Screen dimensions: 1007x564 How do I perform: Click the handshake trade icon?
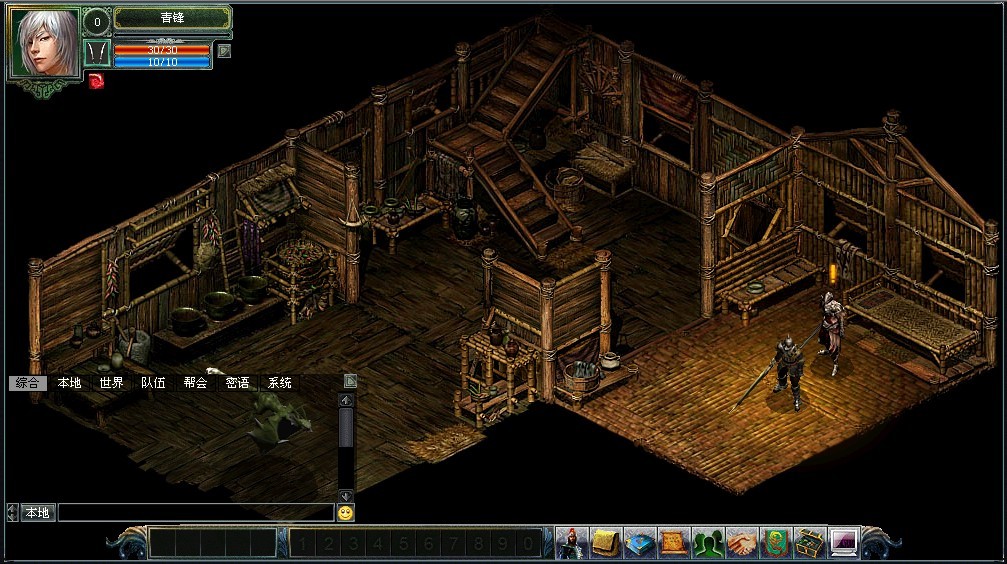pyautogui.click(x=741, y=542)
